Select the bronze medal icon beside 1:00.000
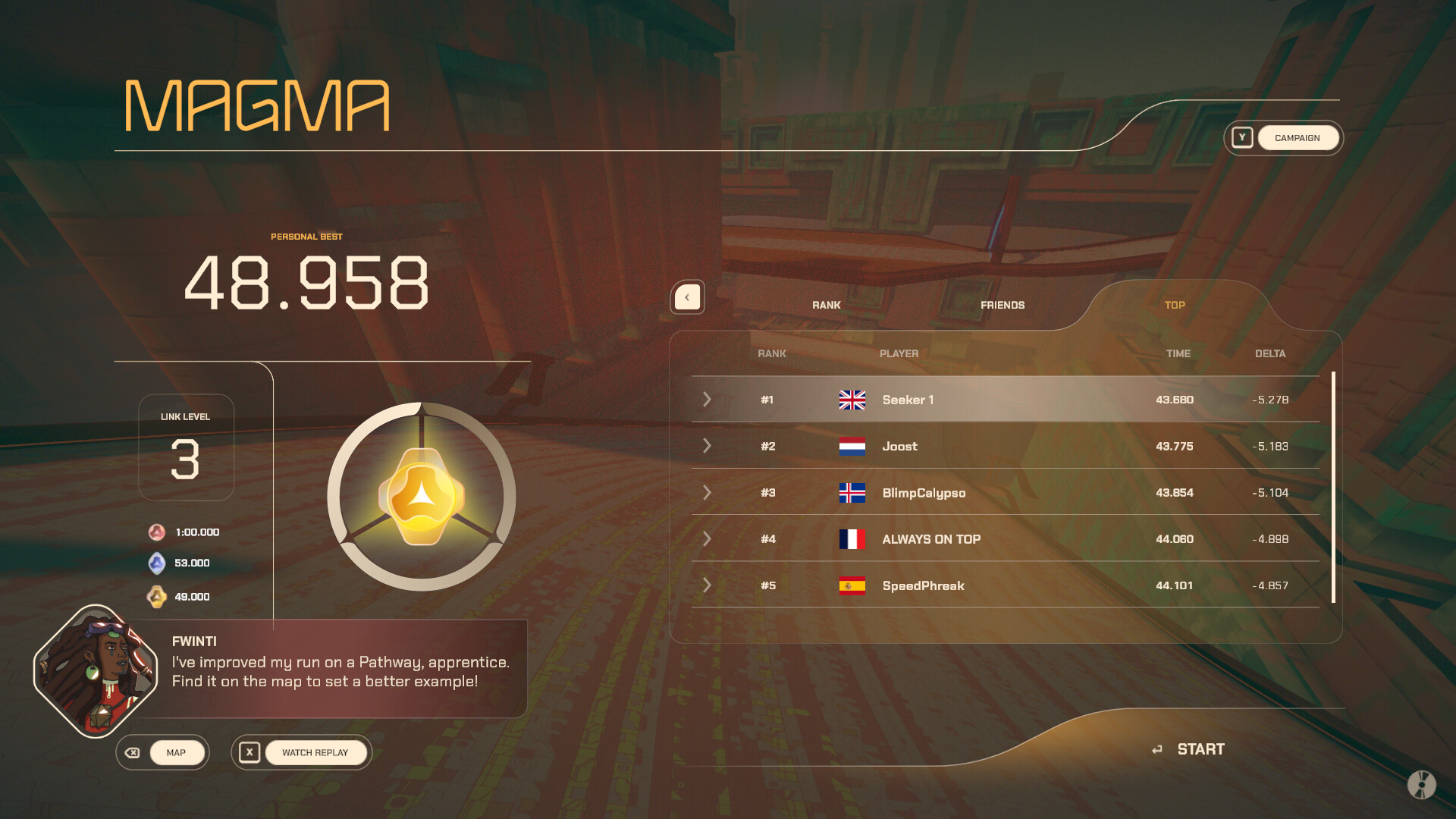The width and height of the screenshot is (1456, 819). point(155,532)
